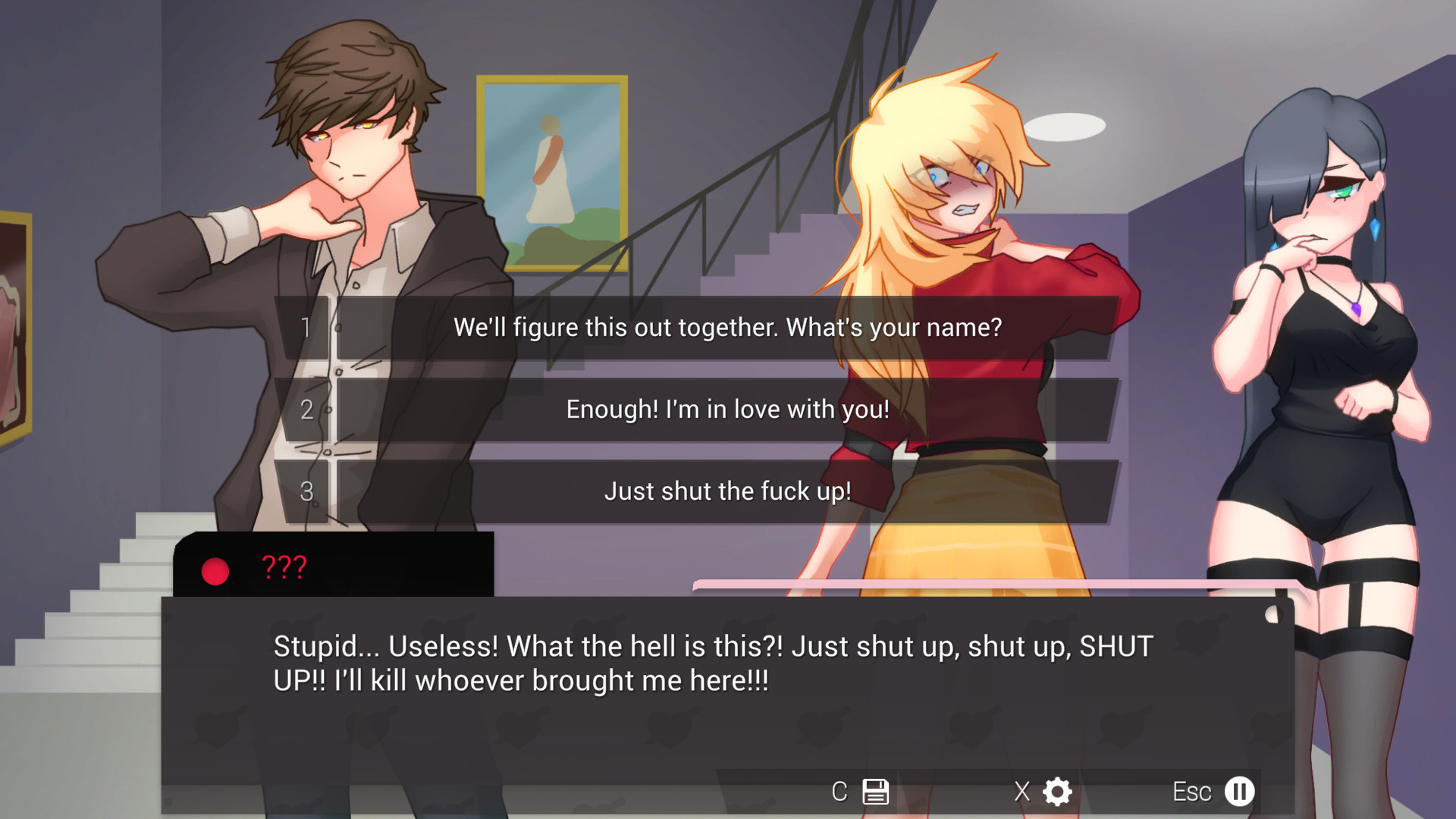Click the "X" settings shortcut label
Image resolution: width=1456 pixels, height=819 pixels.
tap(1021, 791)
